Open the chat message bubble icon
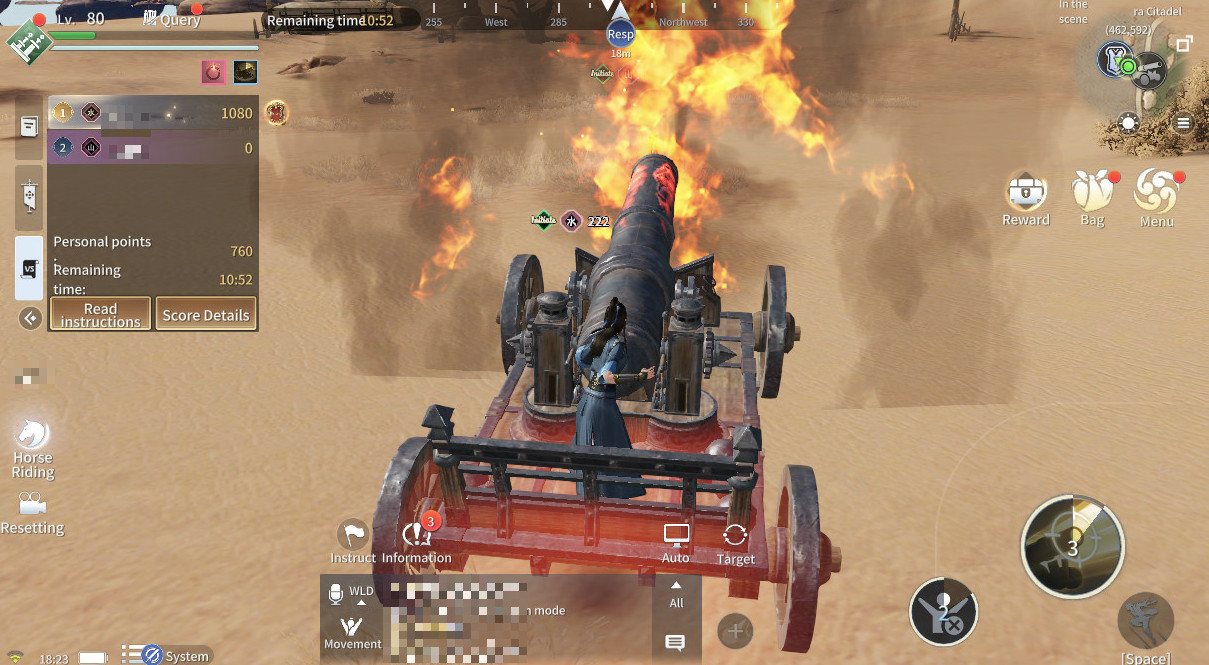Image resolution: width=1209 pixels, height=665 pixels. click(x=675, y=642)
